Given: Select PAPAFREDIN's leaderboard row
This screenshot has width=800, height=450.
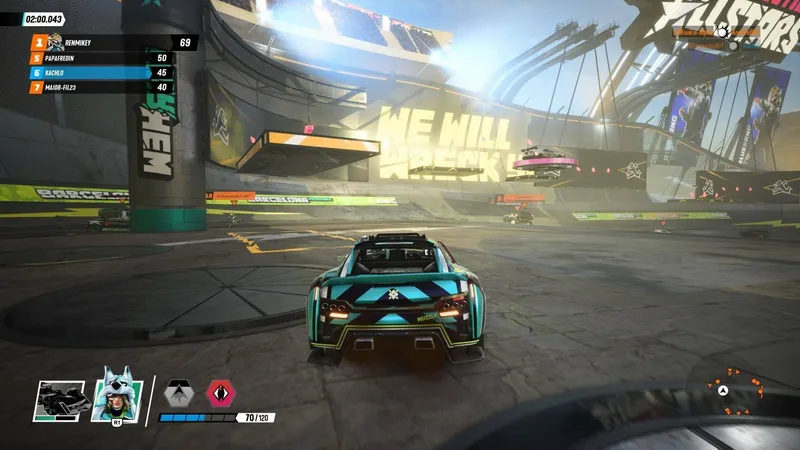Looking at the screenshot, I should pyautogui.click(x=102, y=58).
